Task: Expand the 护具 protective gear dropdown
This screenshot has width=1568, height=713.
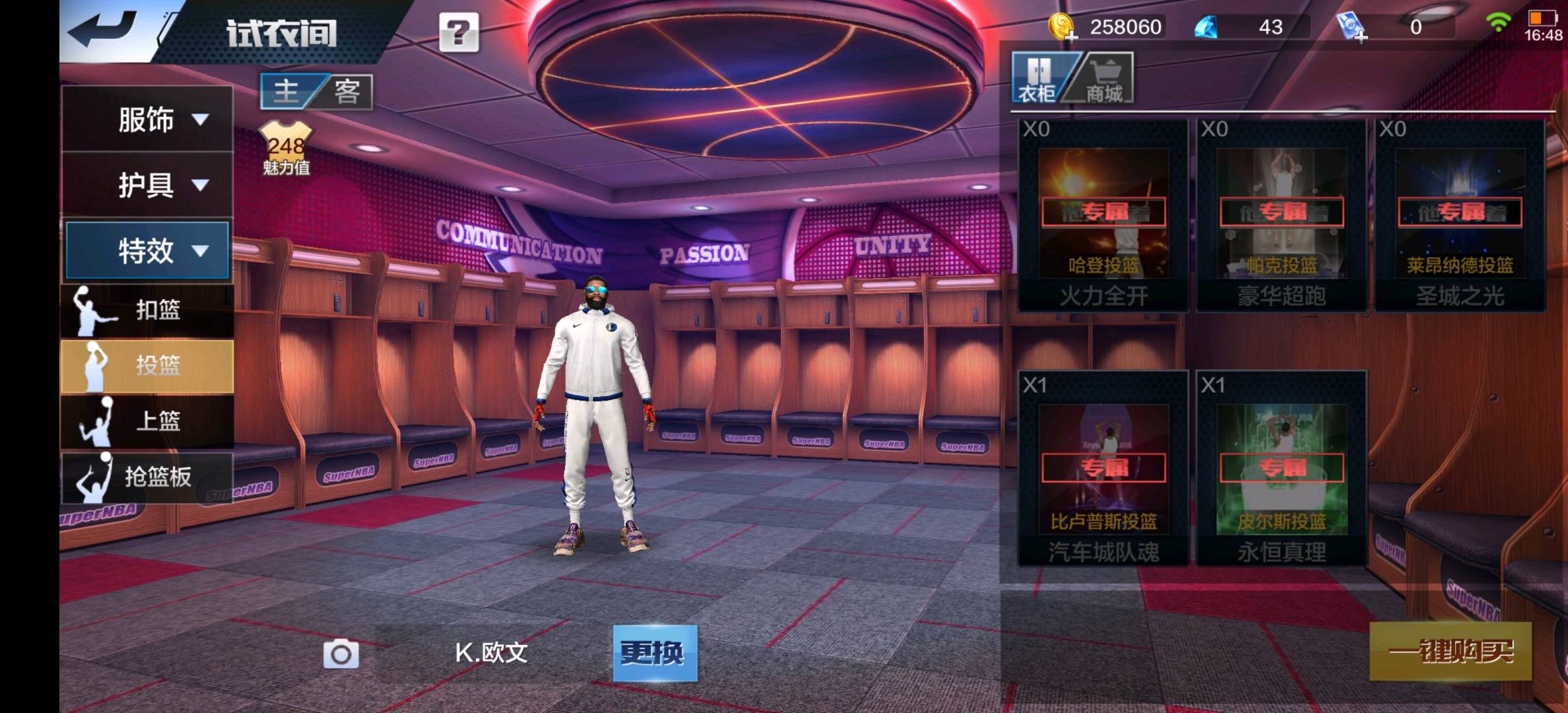Action: click(x=147, y=185)
